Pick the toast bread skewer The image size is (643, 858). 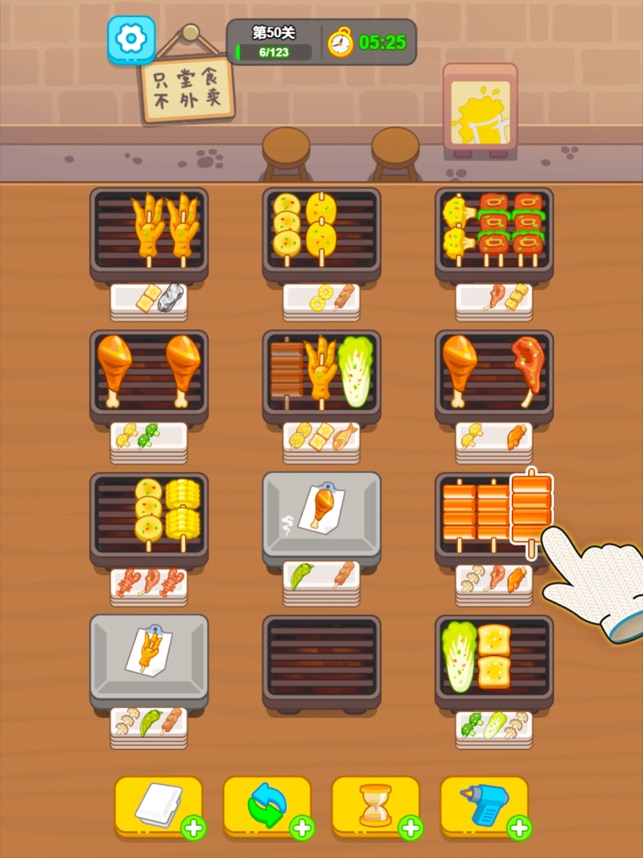pyautogui.click(x=493, y=656)
